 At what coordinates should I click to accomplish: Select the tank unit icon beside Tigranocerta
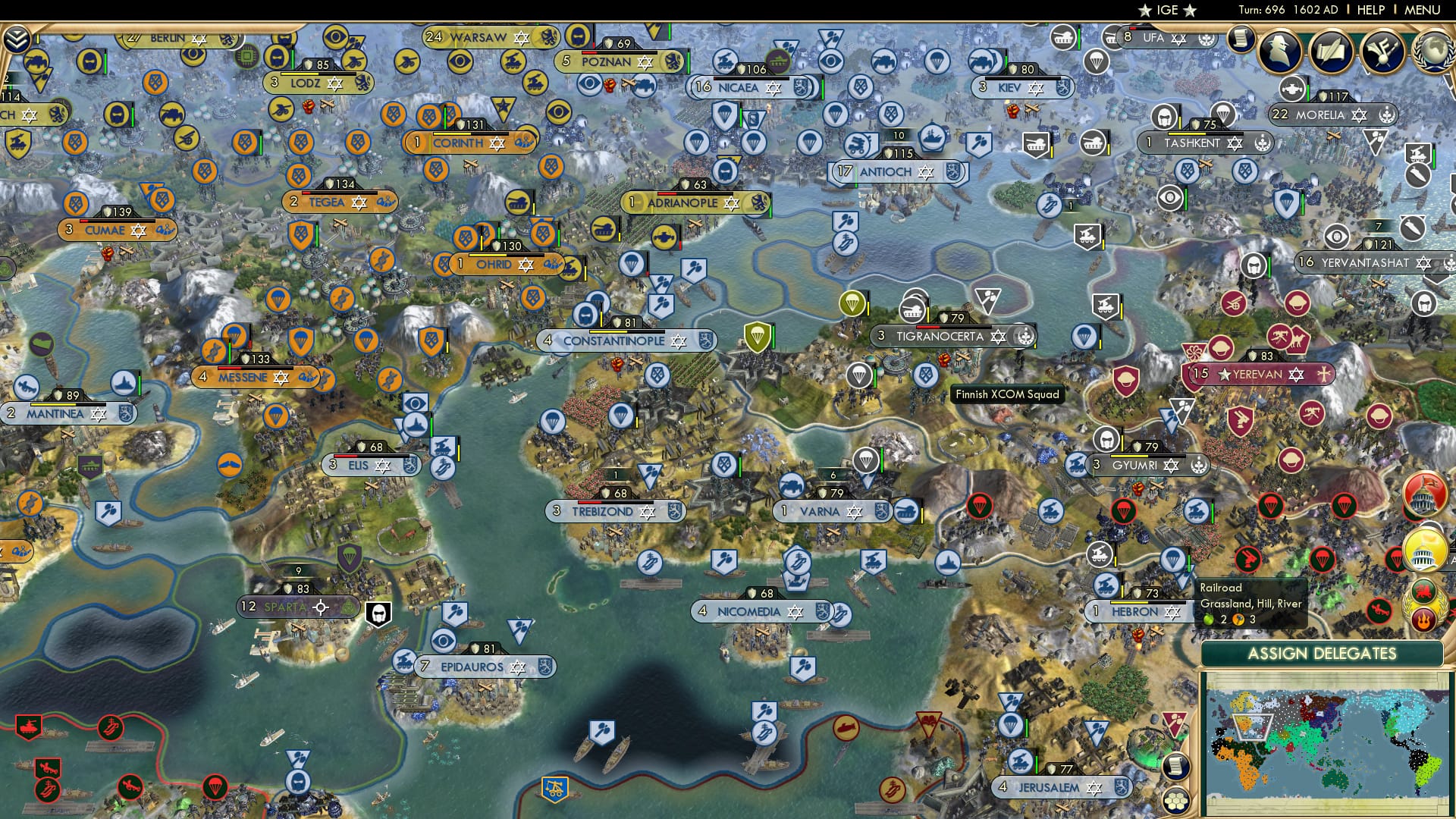coord(913,308)
